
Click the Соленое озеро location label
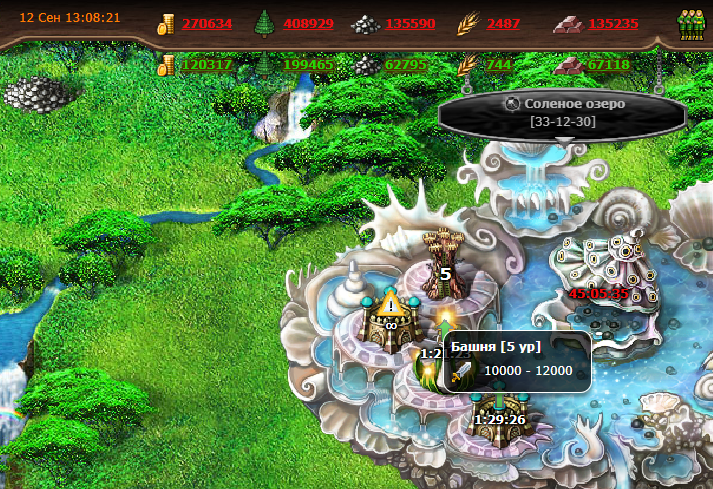[561, 104]
